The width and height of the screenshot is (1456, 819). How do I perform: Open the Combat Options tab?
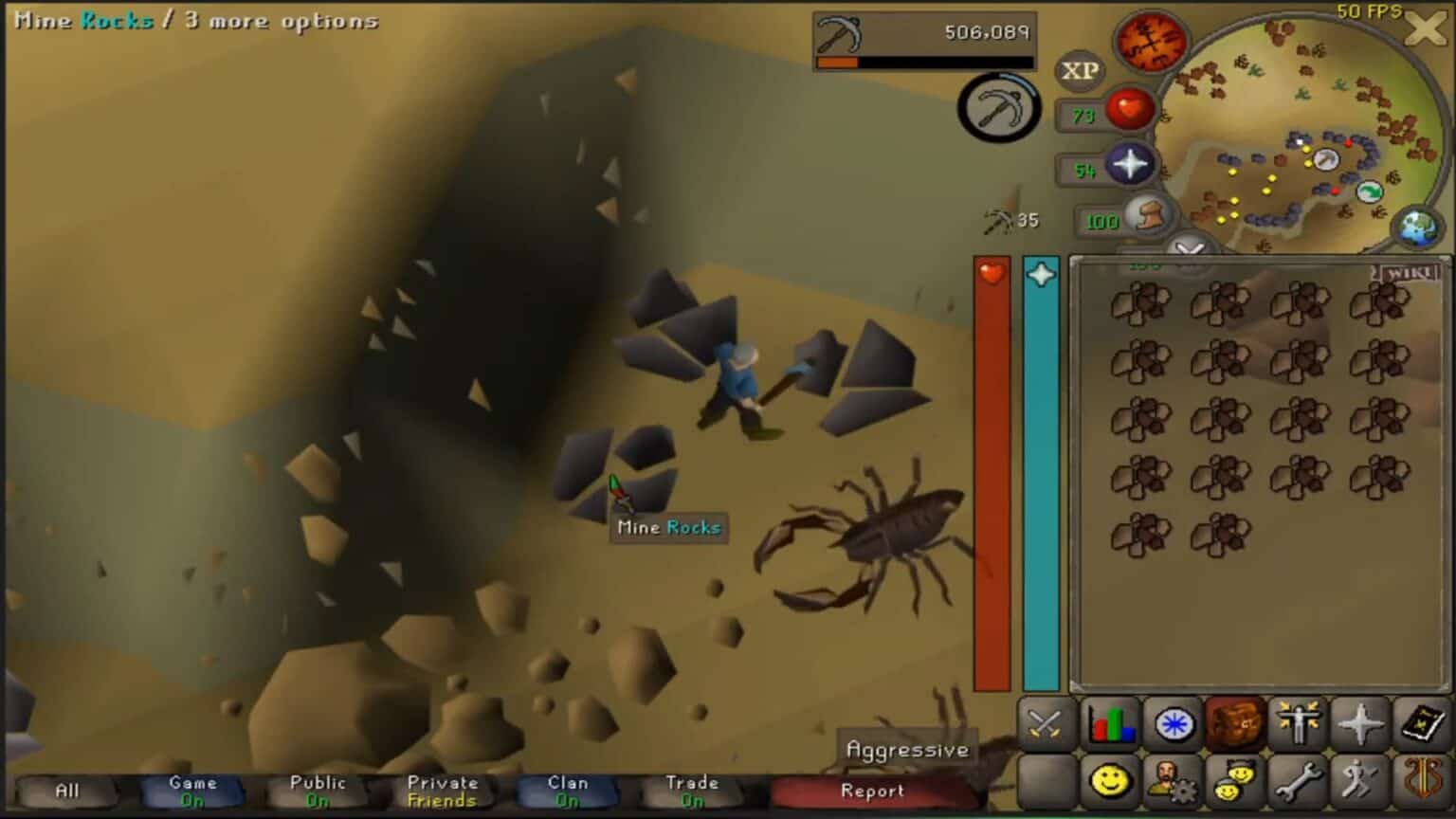[1047, 725]
